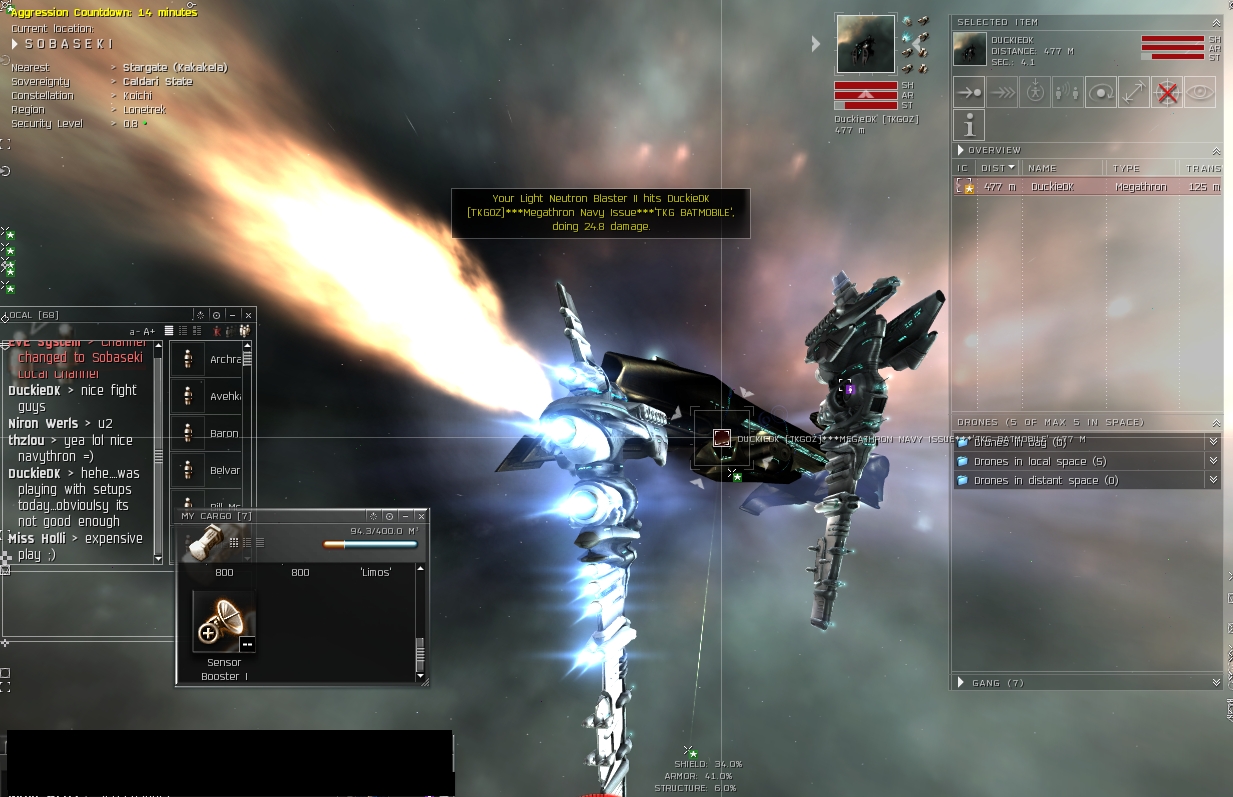Image resolution: width=1233 pixels, height=797 pixels.
Task: Close the Local chat window
Action: 248,315
